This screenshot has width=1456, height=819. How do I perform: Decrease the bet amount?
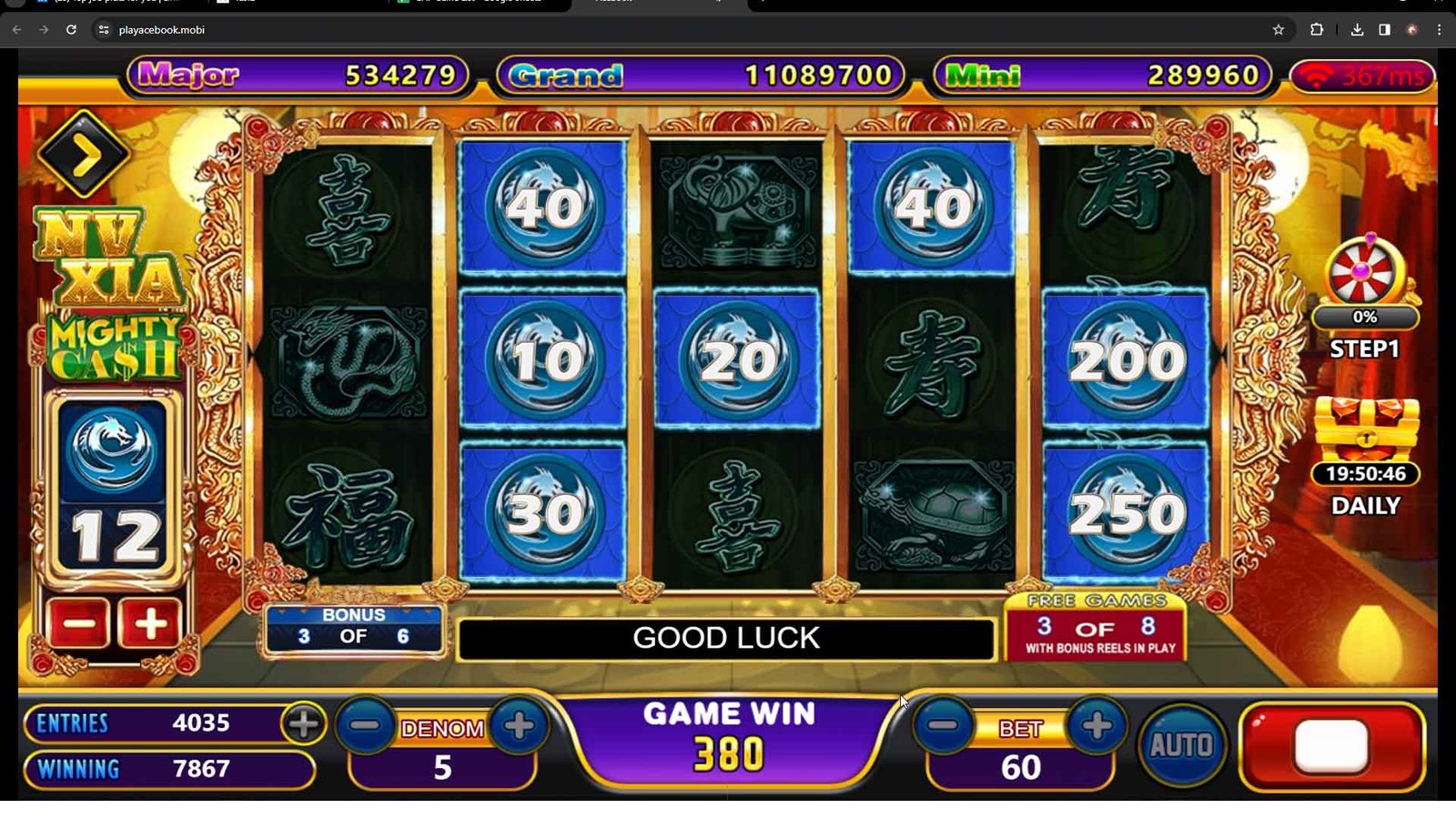944,725
